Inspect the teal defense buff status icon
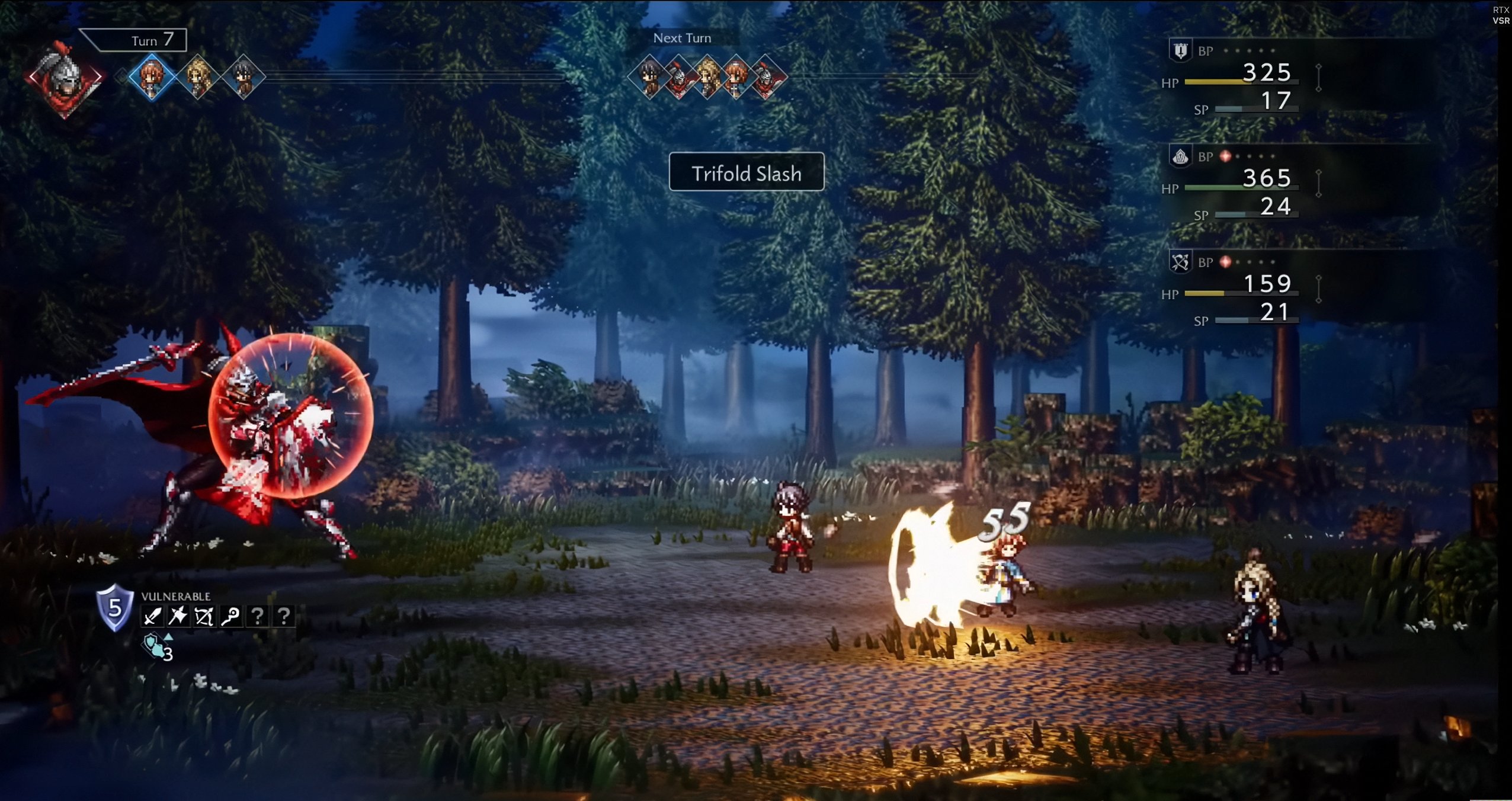Viewport: 1512px width, 801px height. click(x=155, y=646)
